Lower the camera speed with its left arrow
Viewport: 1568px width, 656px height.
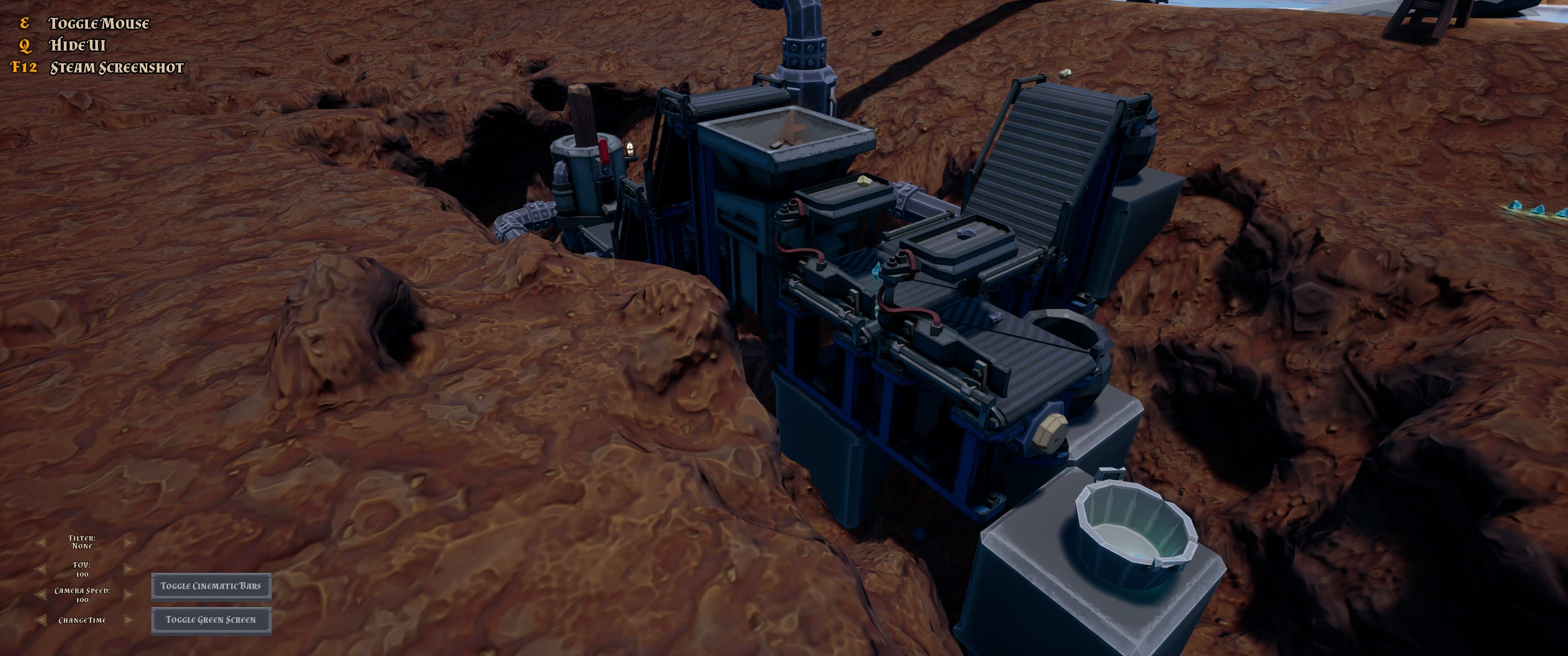click(x=41, y=594)
